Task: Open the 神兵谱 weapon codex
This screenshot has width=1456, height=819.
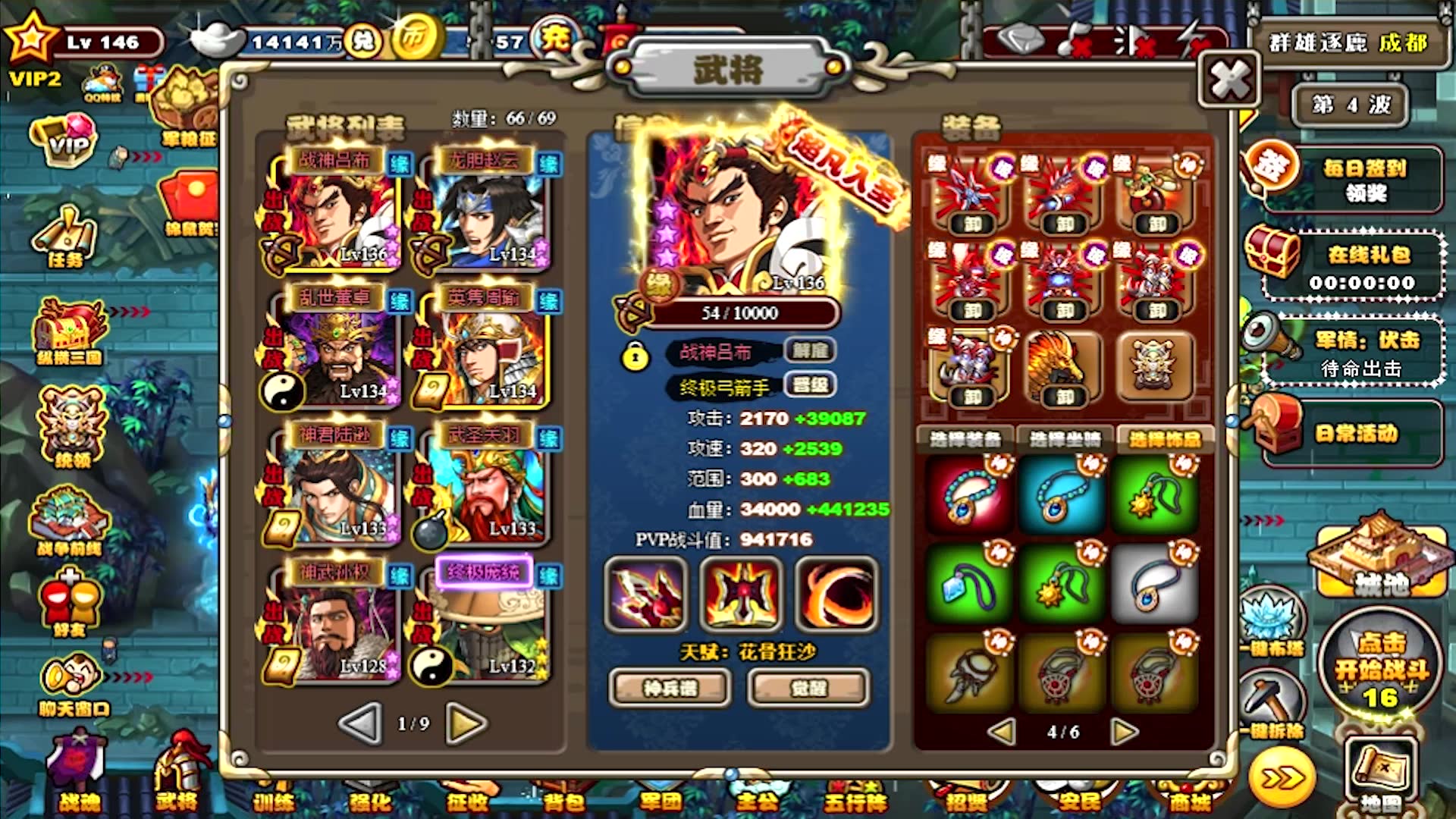Action: coord(670,688)
